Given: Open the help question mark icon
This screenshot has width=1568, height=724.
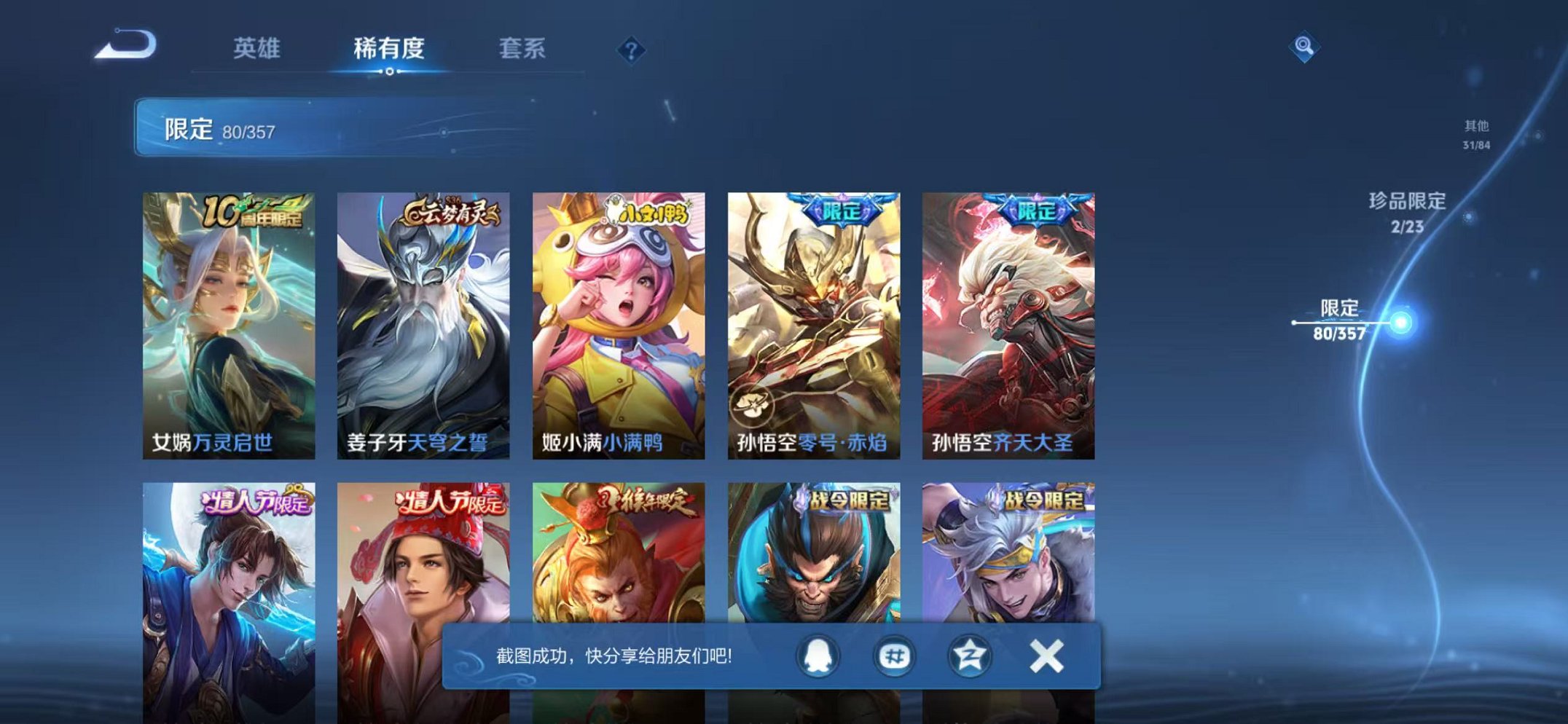Looking at the screenshot, I should 631,50.
